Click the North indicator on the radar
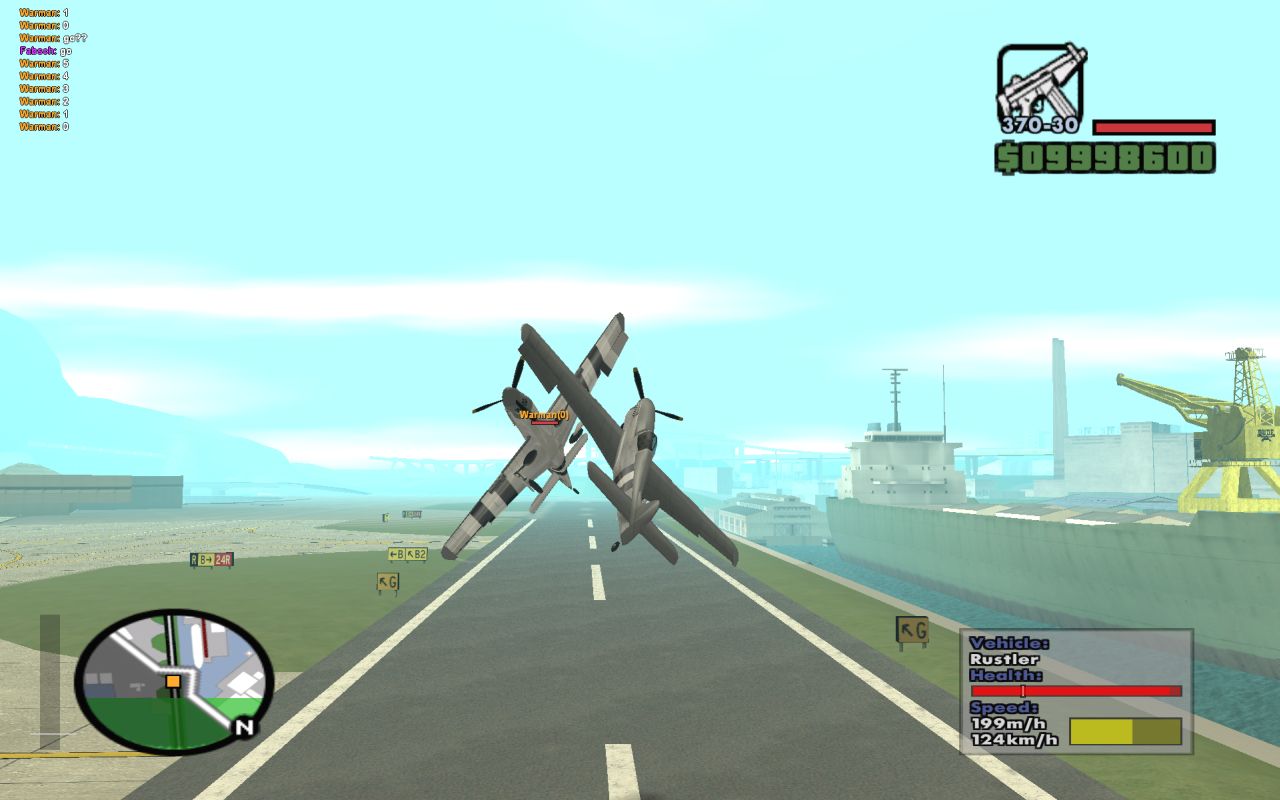The width and height of the screenshot is (1280, 800). 244,728
